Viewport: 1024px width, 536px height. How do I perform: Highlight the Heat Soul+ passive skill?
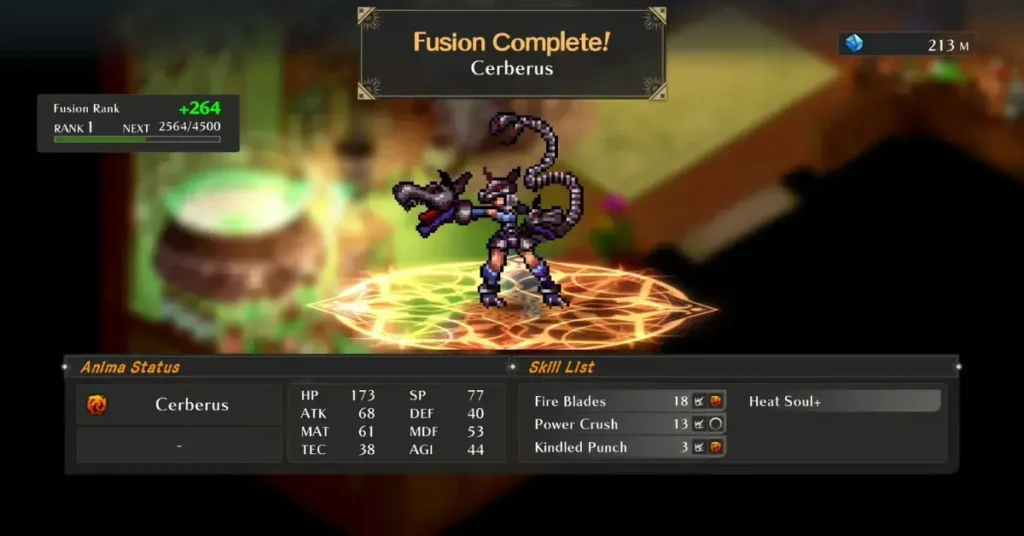[x=842, y=401]
